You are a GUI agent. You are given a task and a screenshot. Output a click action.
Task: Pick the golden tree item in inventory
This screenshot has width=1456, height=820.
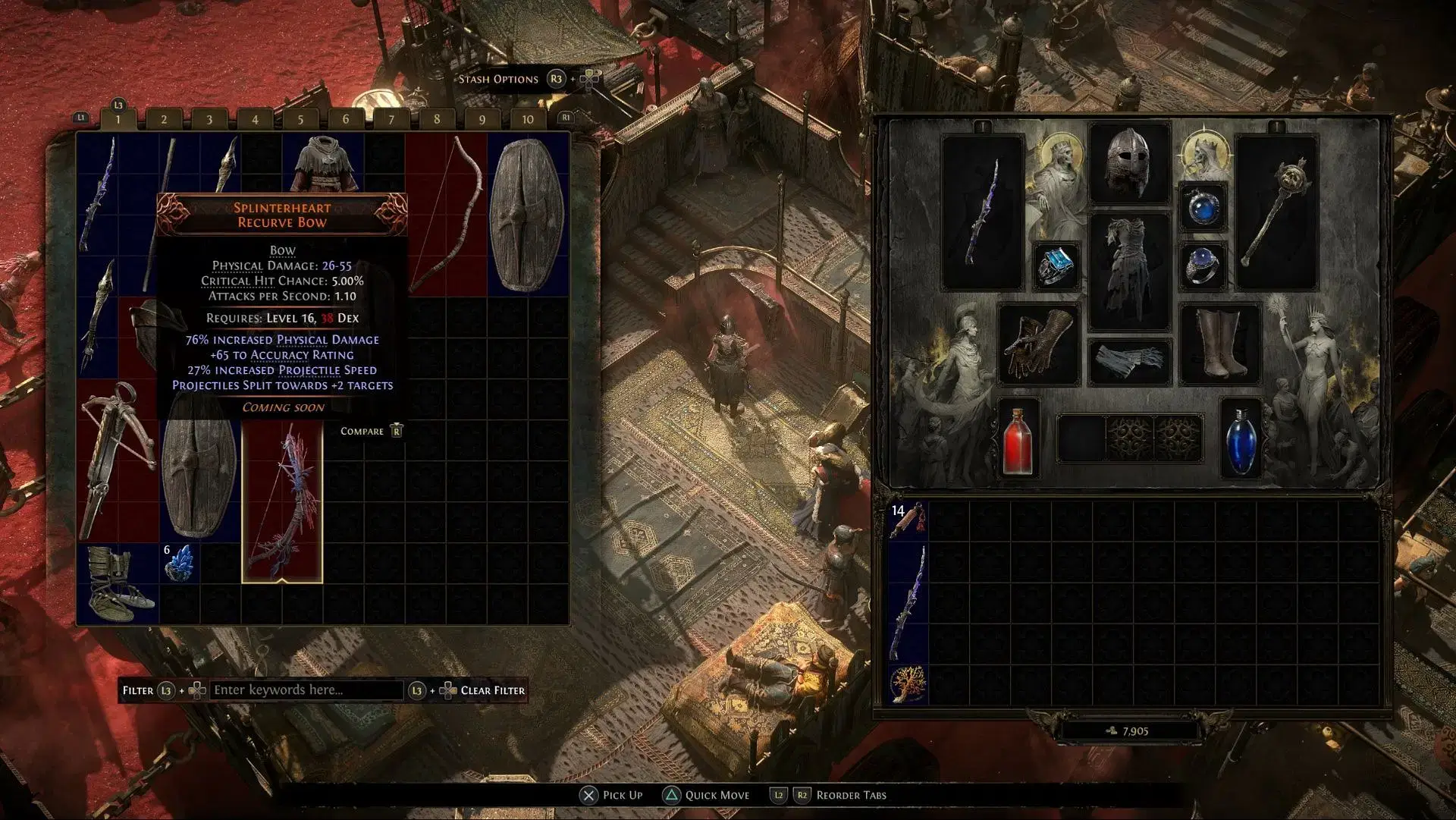click(908, 684)
